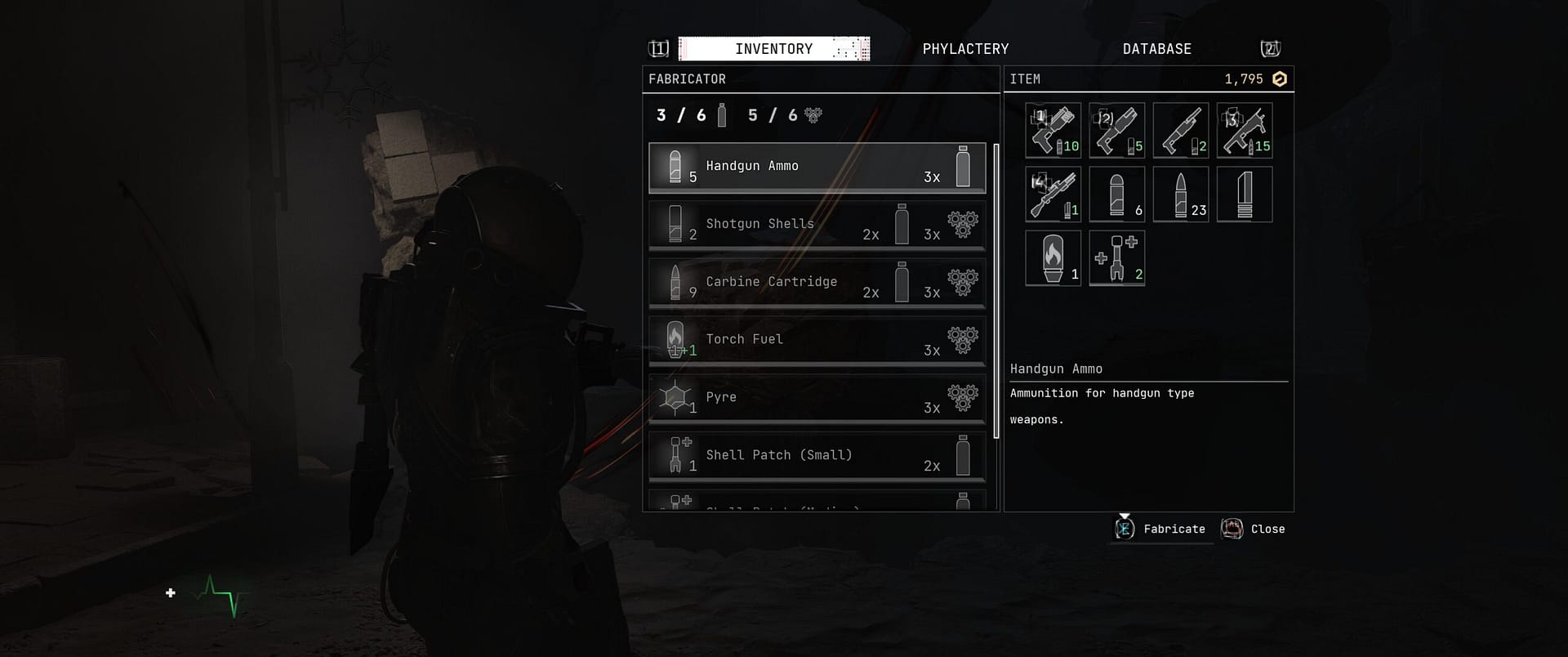Select the scoped rifle in weapon slot 4
The image size is (1568, 657).
click(1053, 194)
